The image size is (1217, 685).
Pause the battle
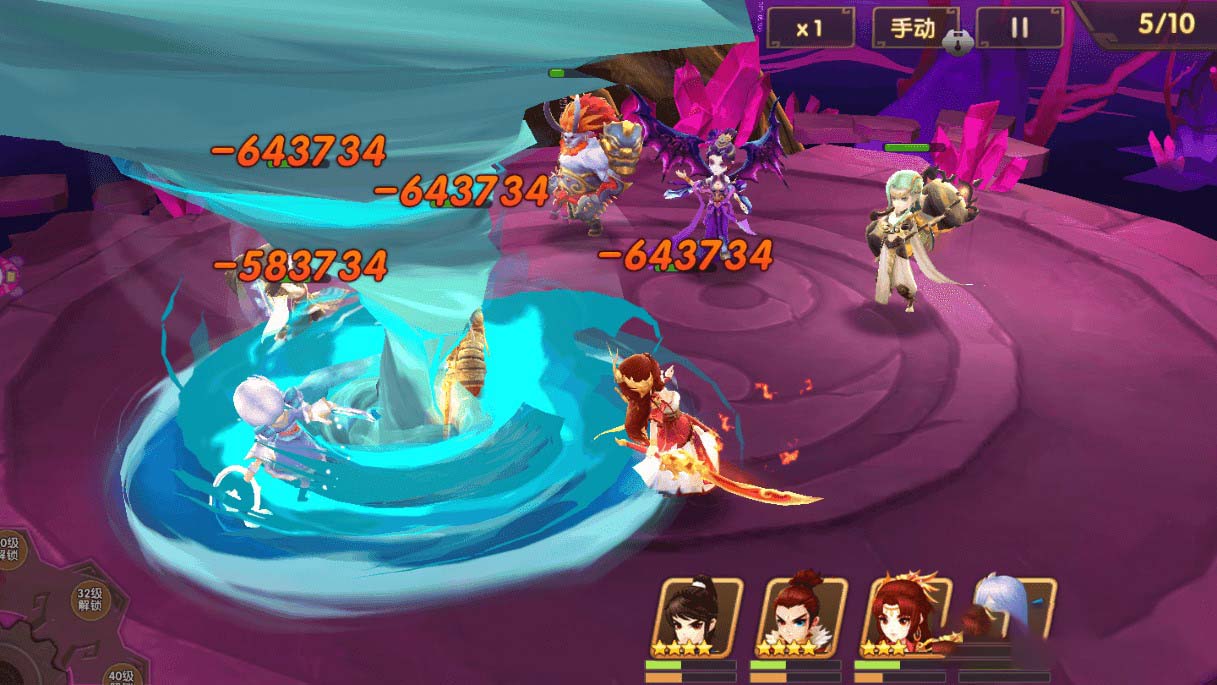pyautogui.click(x=1018, y=28)
